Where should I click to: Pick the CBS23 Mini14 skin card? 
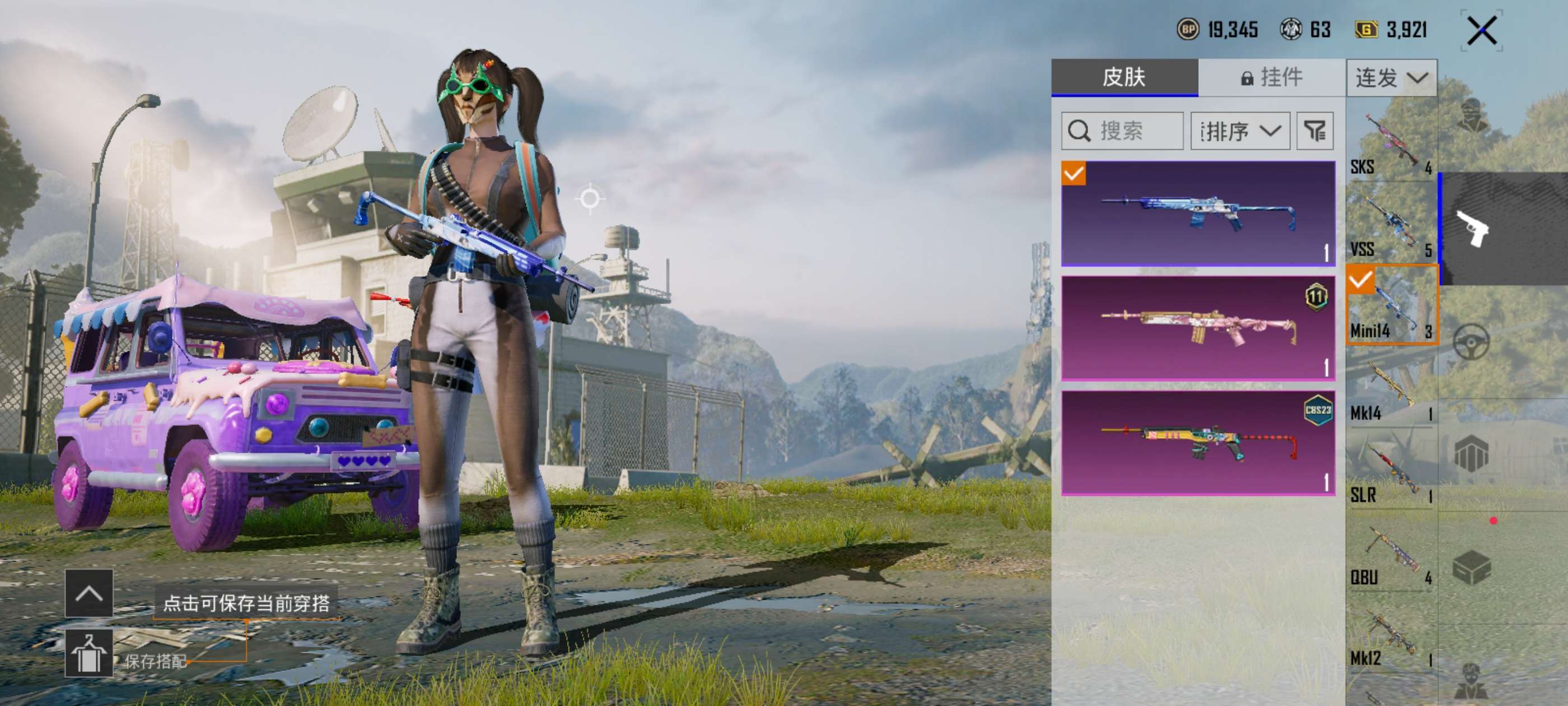(1198, 443)
